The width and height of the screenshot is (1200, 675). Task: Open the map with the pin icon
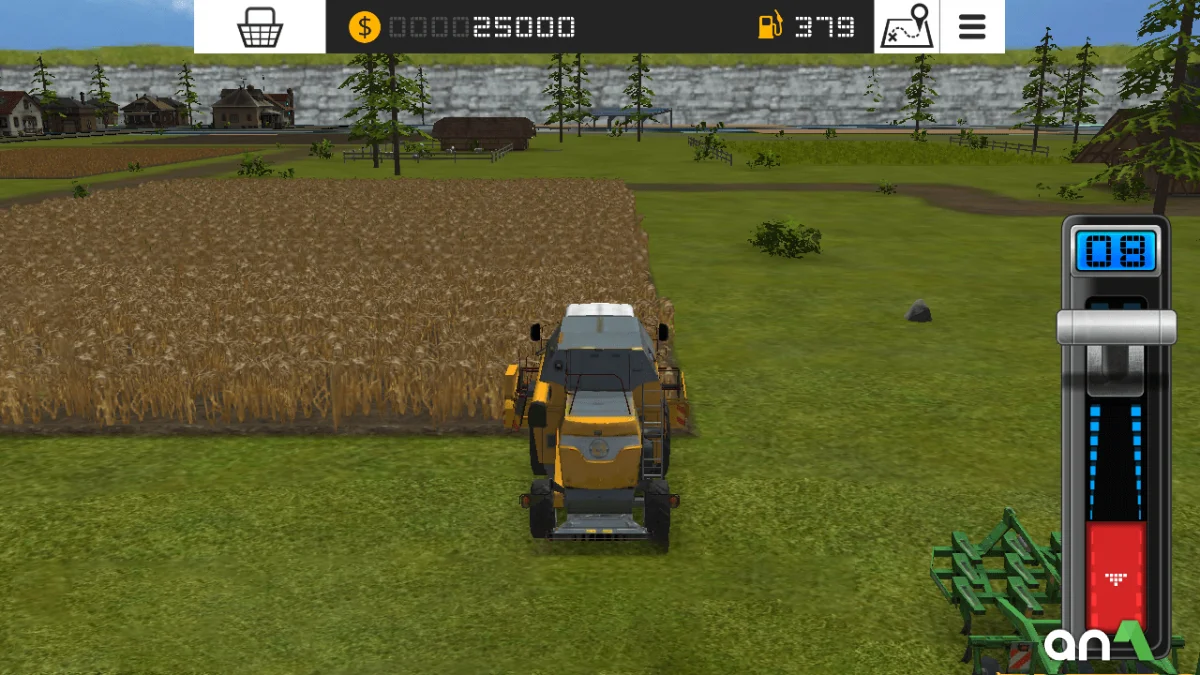click(x=907, y=27)
